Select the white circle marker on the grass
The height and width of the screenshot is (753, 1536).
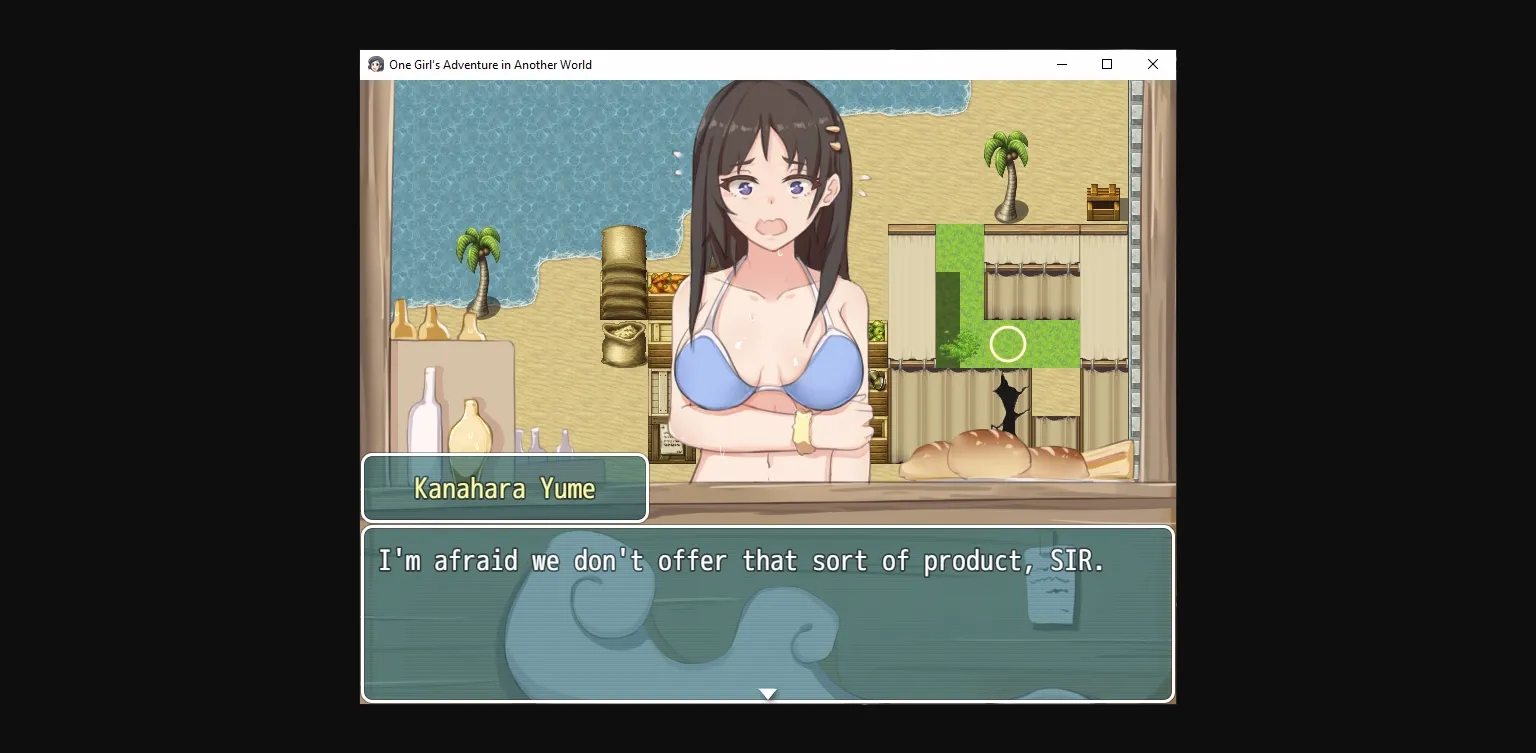click(x=1008, y=344)
